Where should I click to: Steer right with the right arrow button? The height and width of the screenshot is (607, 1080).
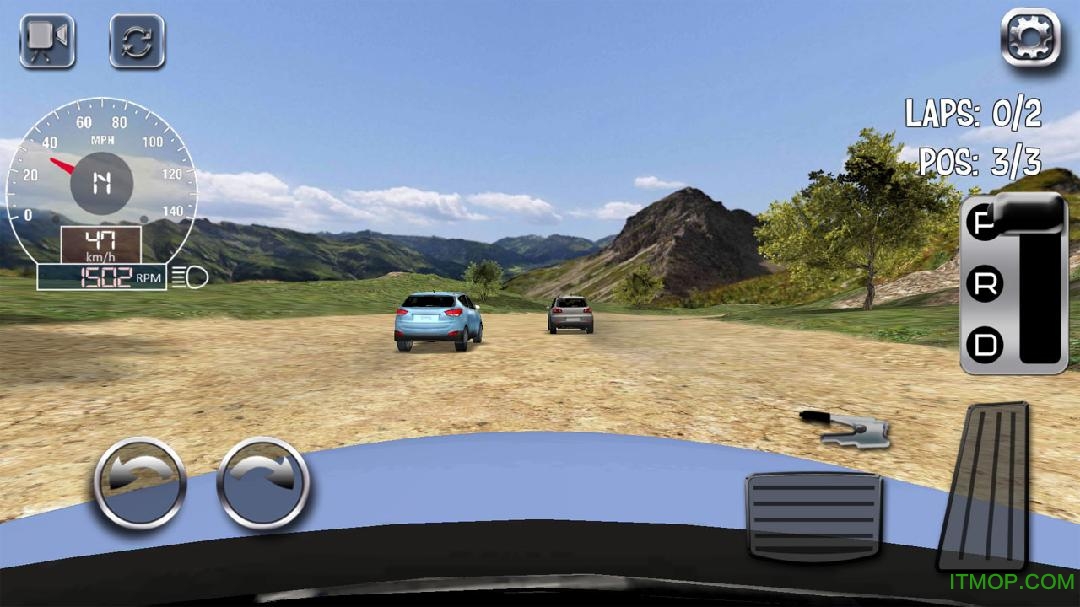pos(263,483)
